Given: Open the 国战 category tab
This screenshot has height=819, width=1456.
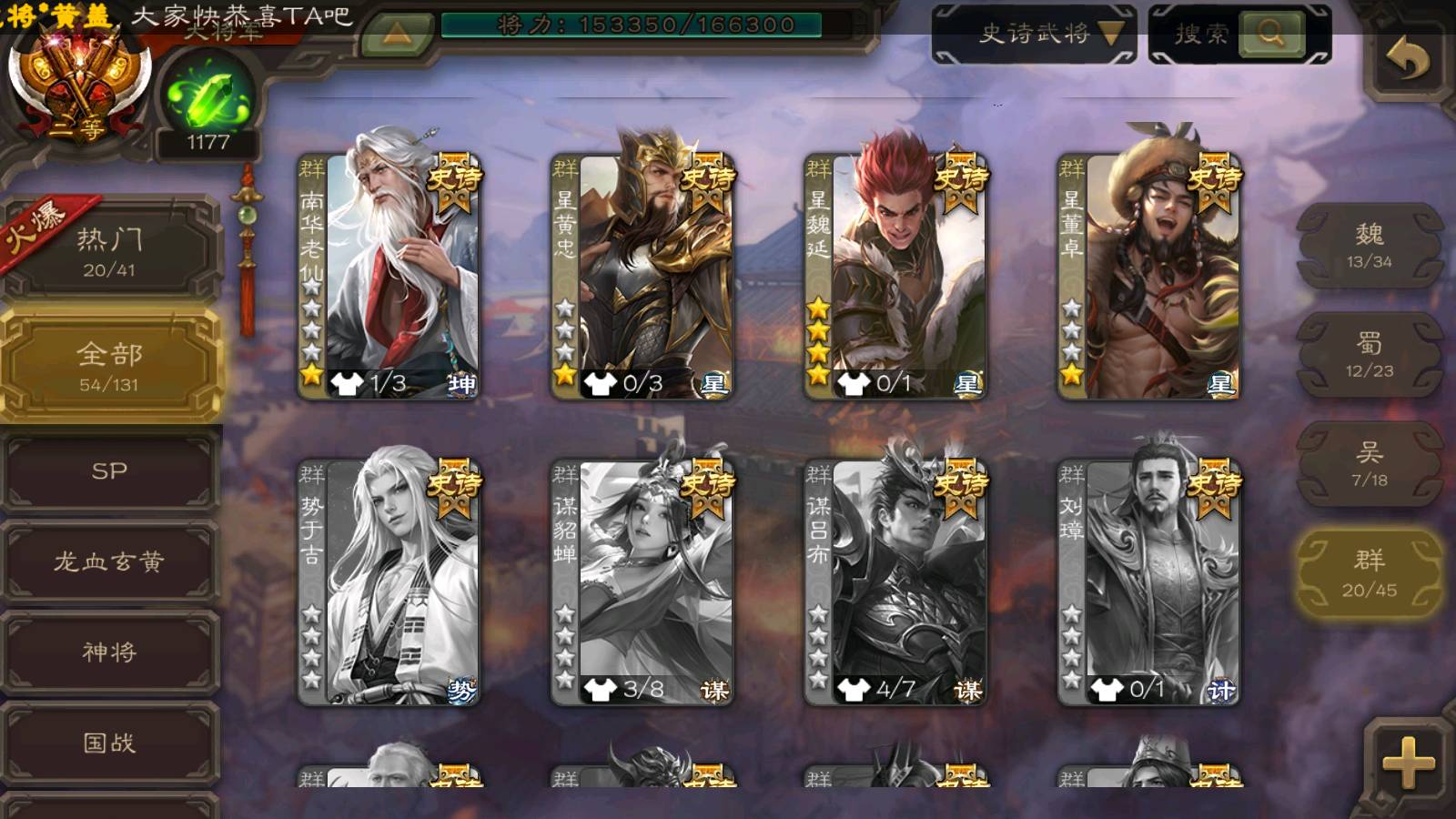Looking at the screenshot, I should 109,743.
